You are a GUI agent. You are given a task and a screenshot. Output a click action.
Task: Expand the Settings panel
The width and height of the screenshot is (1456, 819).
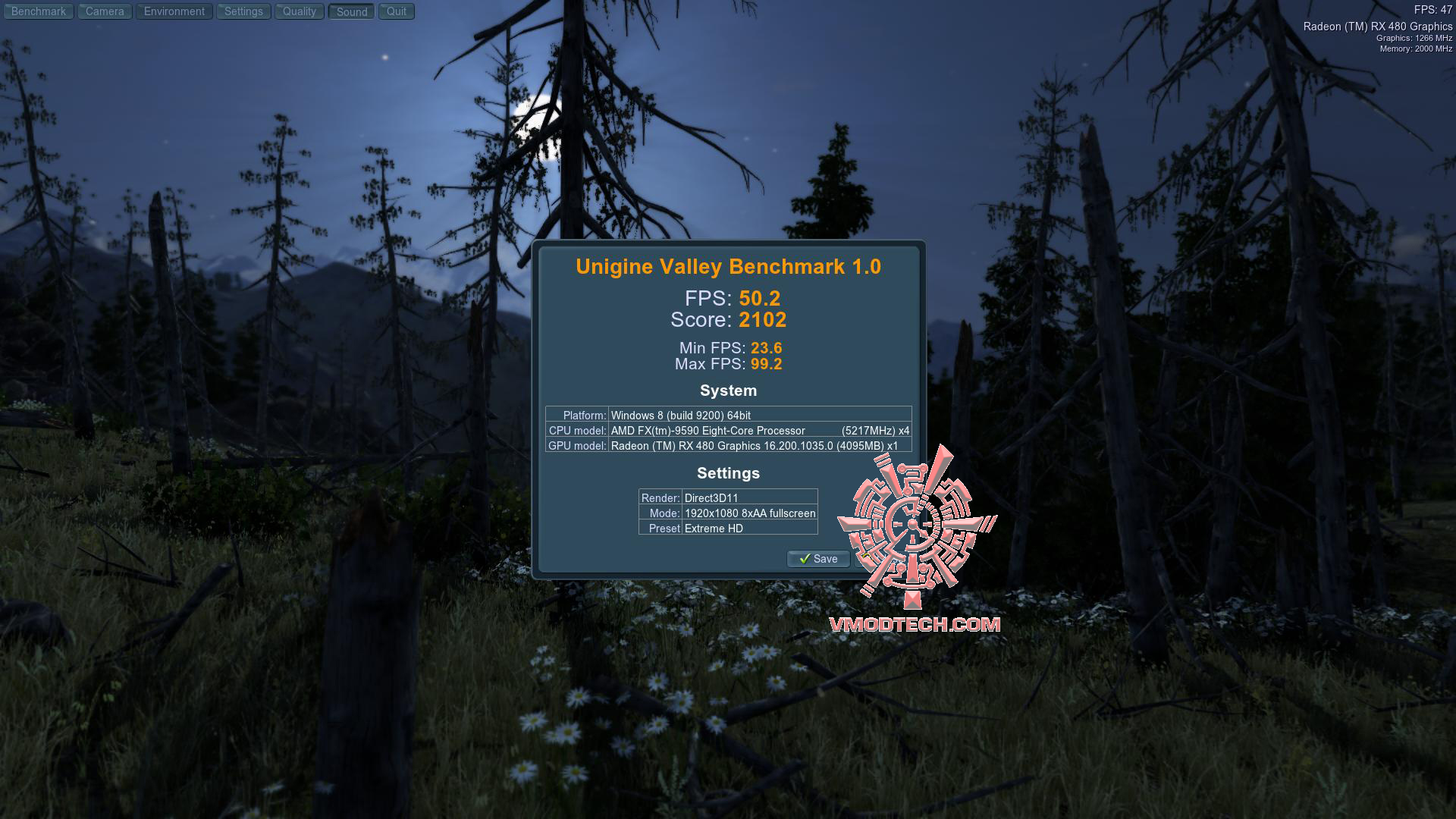point(243,11)
